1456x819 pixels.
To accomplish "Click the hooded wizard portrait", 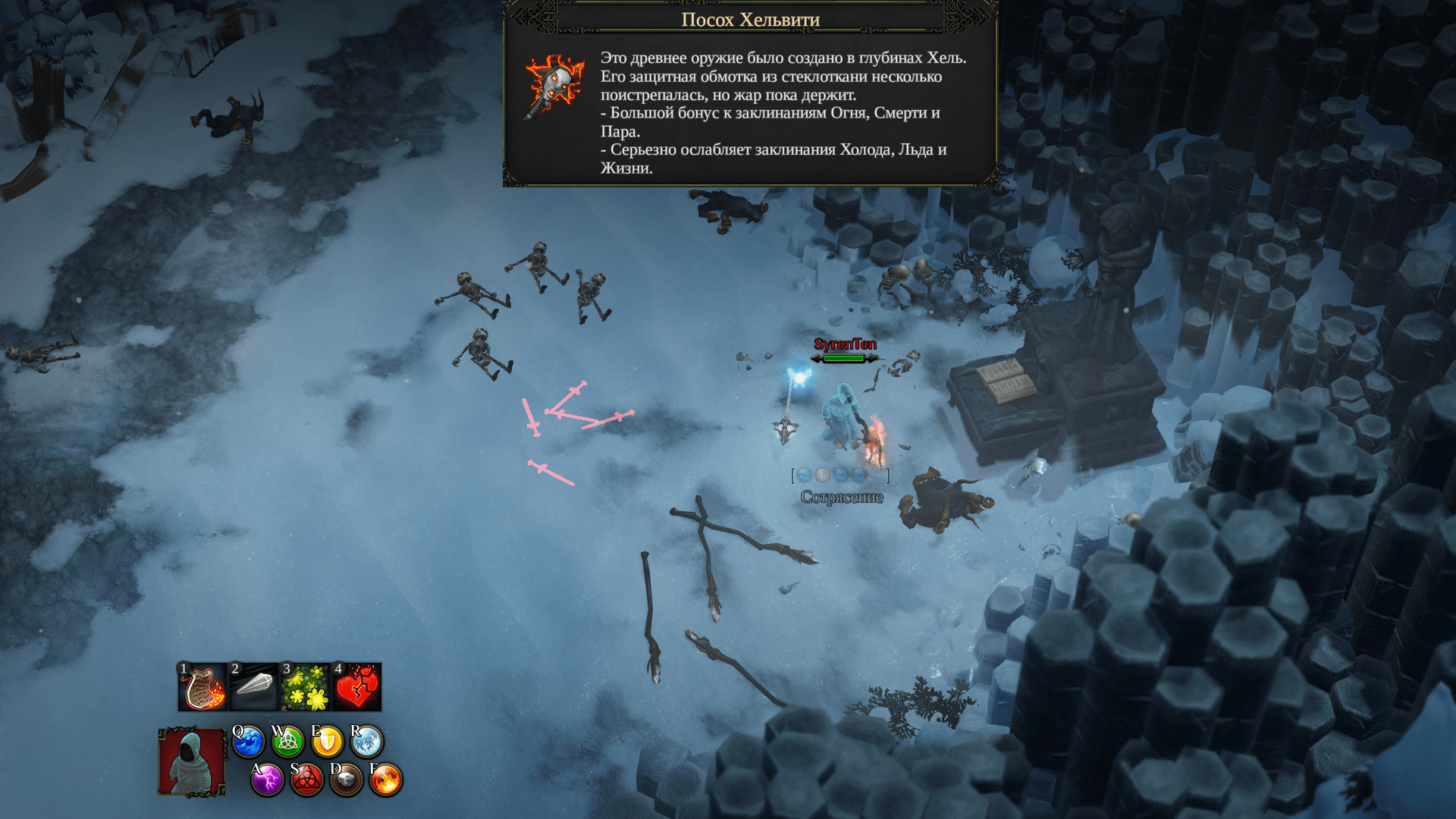I will (191, 762).
